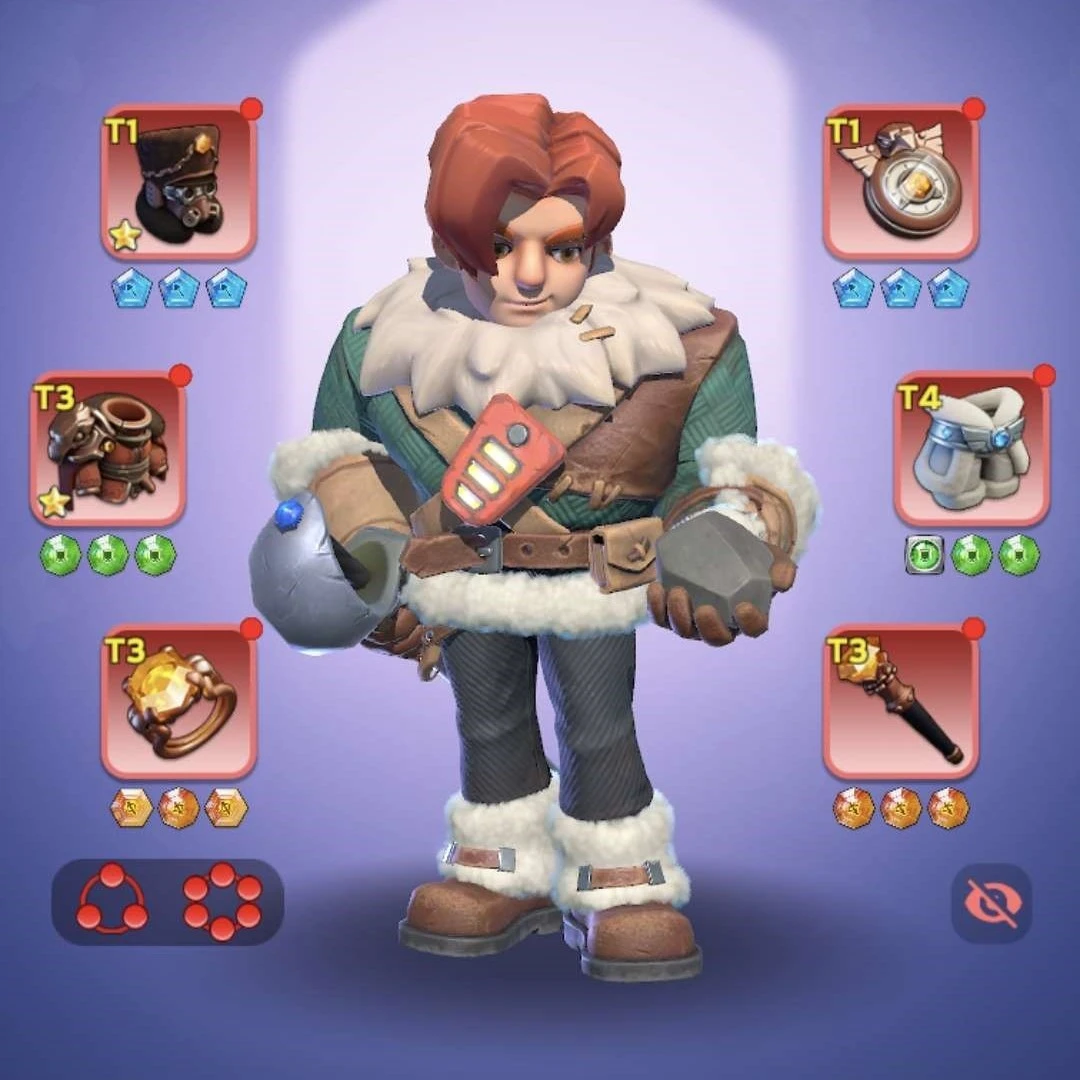Choose the T3 armored chest piece slot
1080x1080 pixels.
[108, 450]
